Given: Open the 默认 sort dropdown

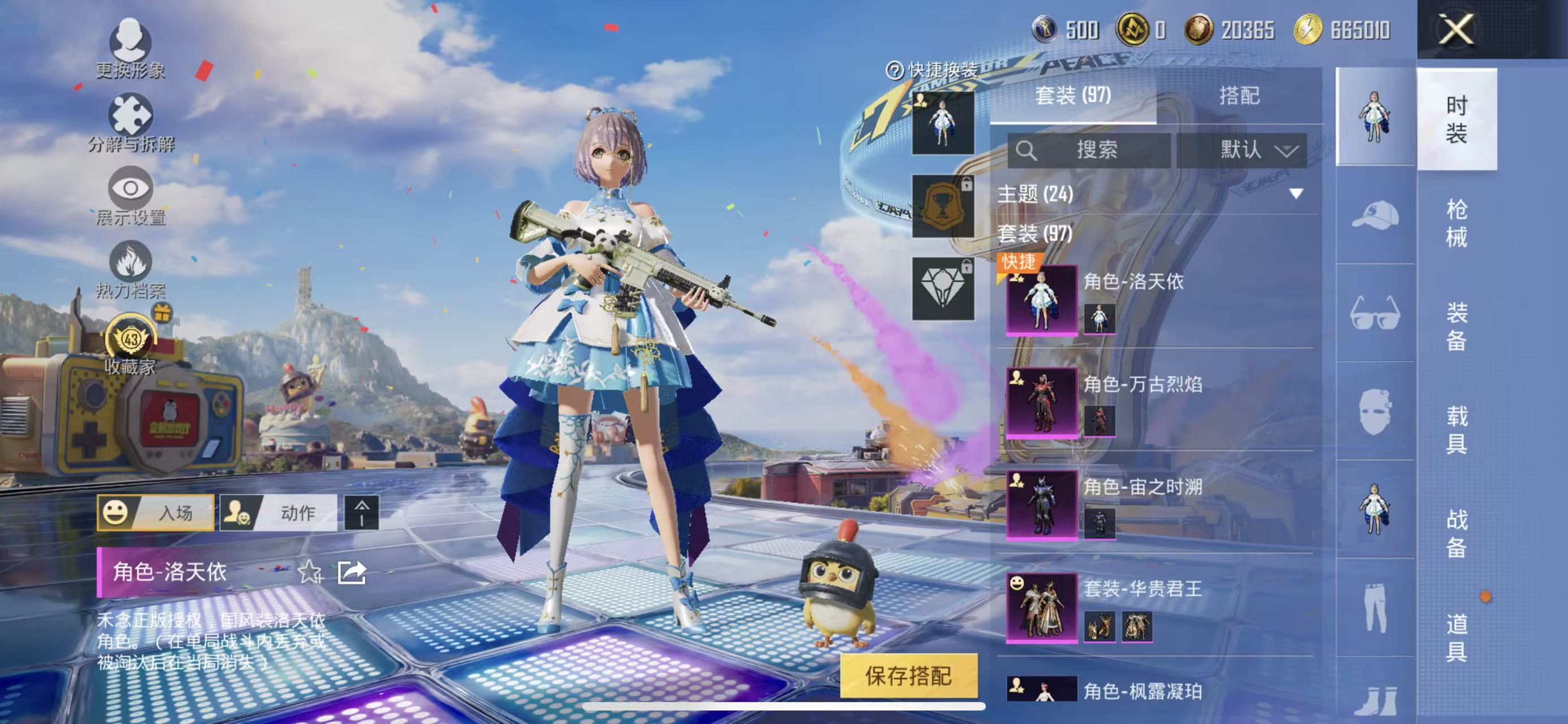Looking at the screenshot, I should (x=1242, y=150).
